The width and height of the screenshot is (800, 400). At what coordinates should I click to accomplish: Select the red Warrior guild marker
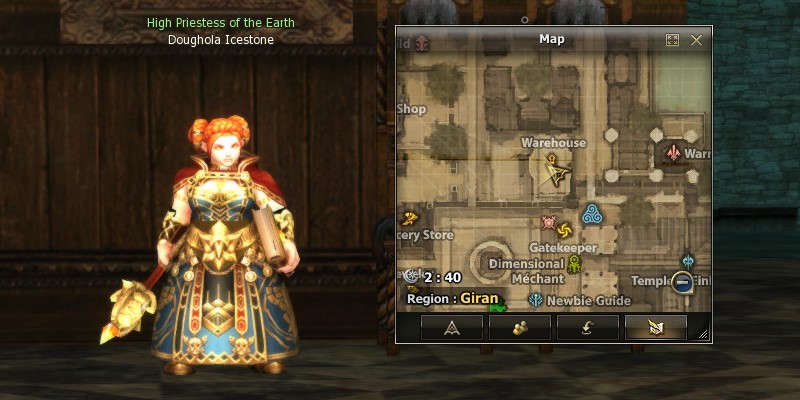[674, 154]
